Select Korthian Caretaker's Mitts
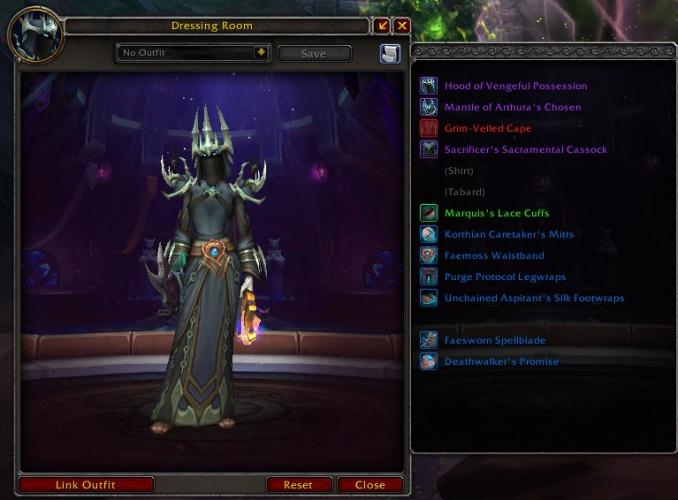 pyautogui.click(x=509, y=234)
